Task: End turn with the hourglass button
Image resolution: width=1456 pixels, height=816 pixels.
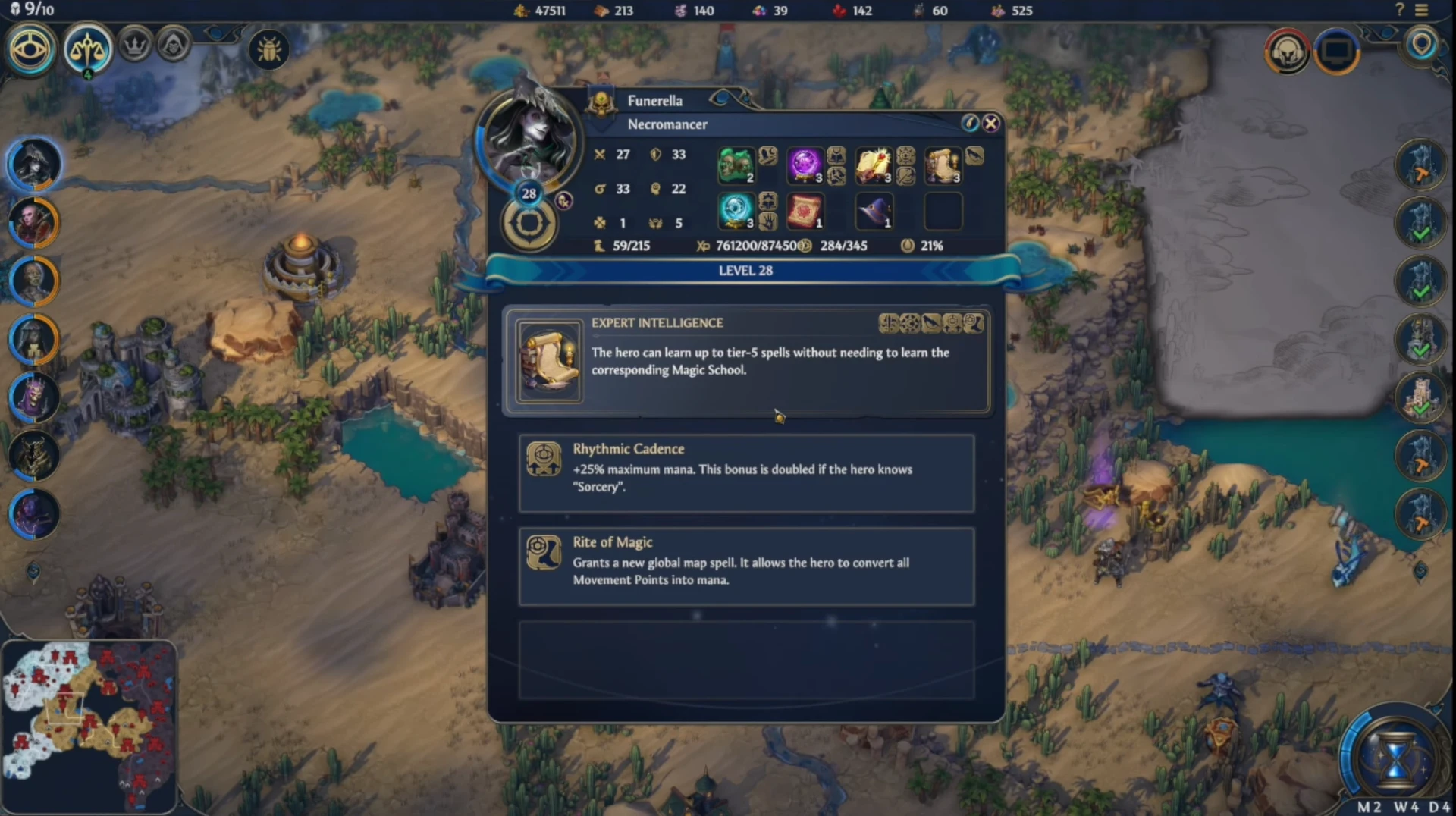Action: pyautogui.click(x=1394, y=758)
